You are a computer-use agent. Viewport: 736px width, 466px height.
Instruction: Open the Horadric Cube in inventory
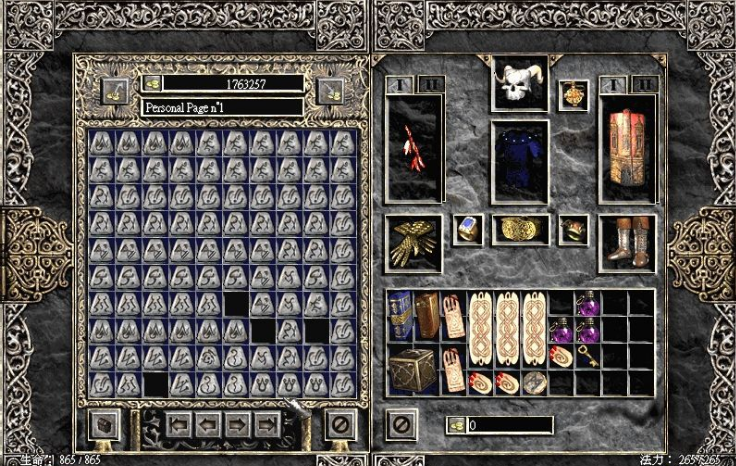pos(411,369)
